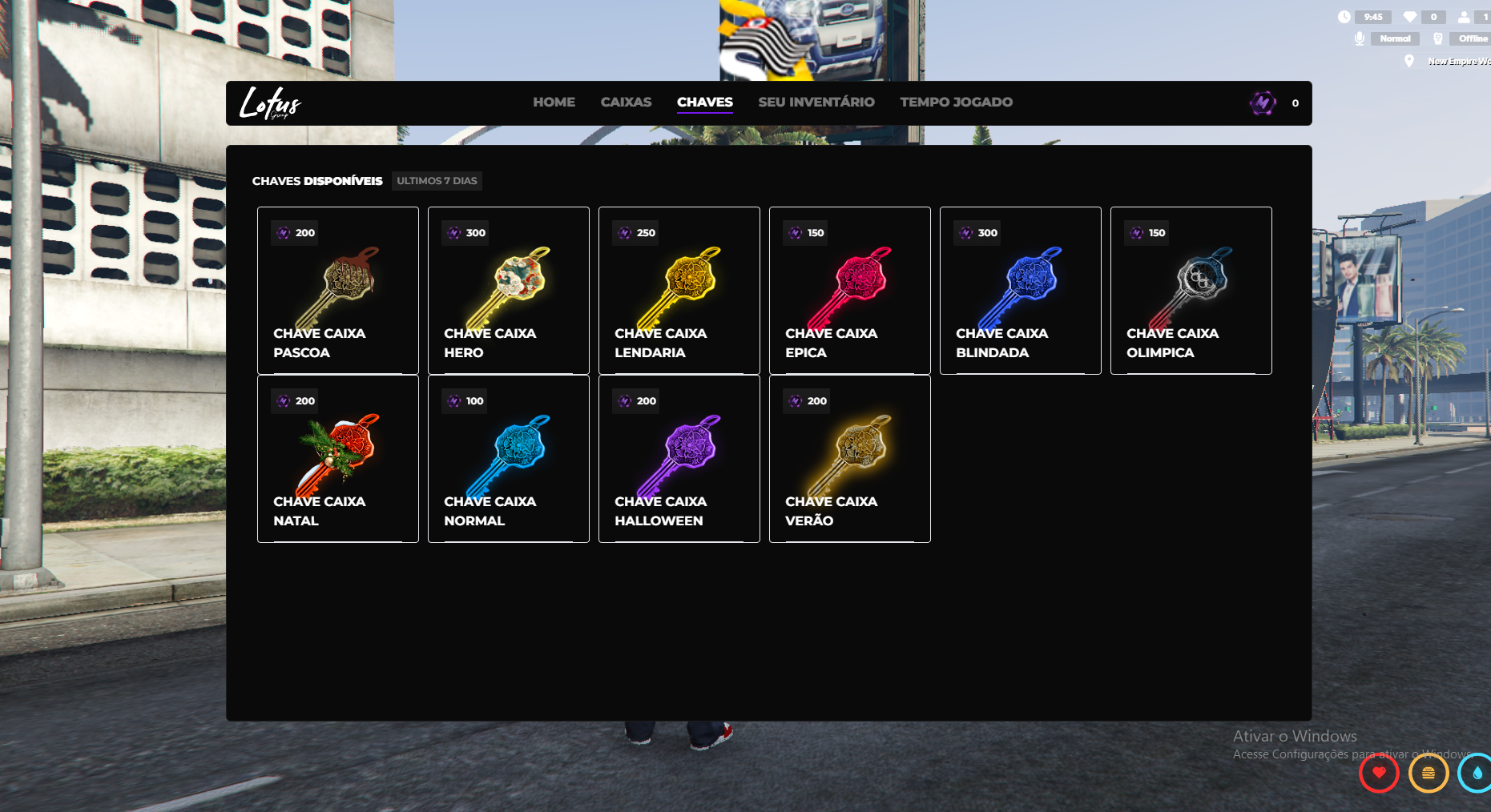Buy the Chave Caixa Epica key

click(849, 291)
